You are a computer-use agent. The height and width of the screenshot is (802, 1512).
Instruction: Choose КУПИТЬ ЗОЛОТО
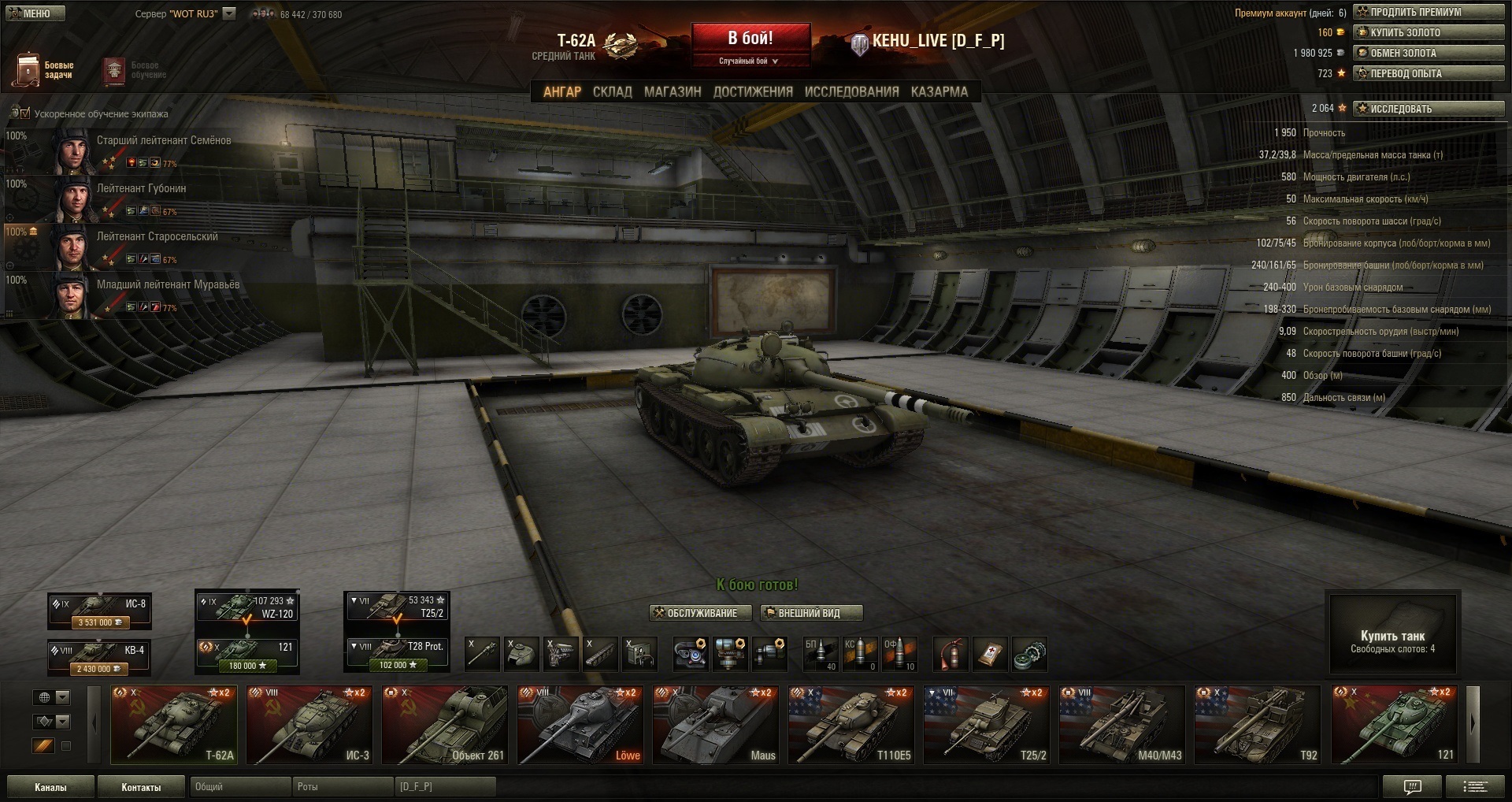(1429, 32)
